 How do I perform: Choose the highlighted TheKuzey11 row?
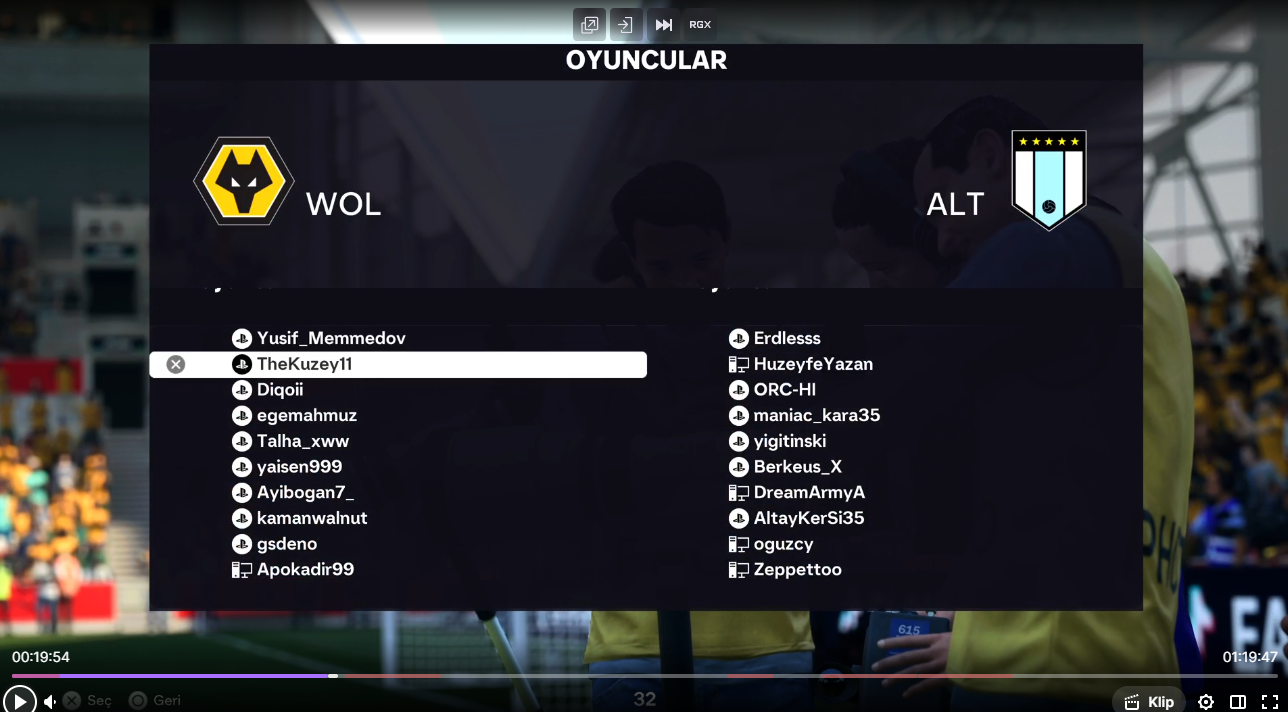400,365
